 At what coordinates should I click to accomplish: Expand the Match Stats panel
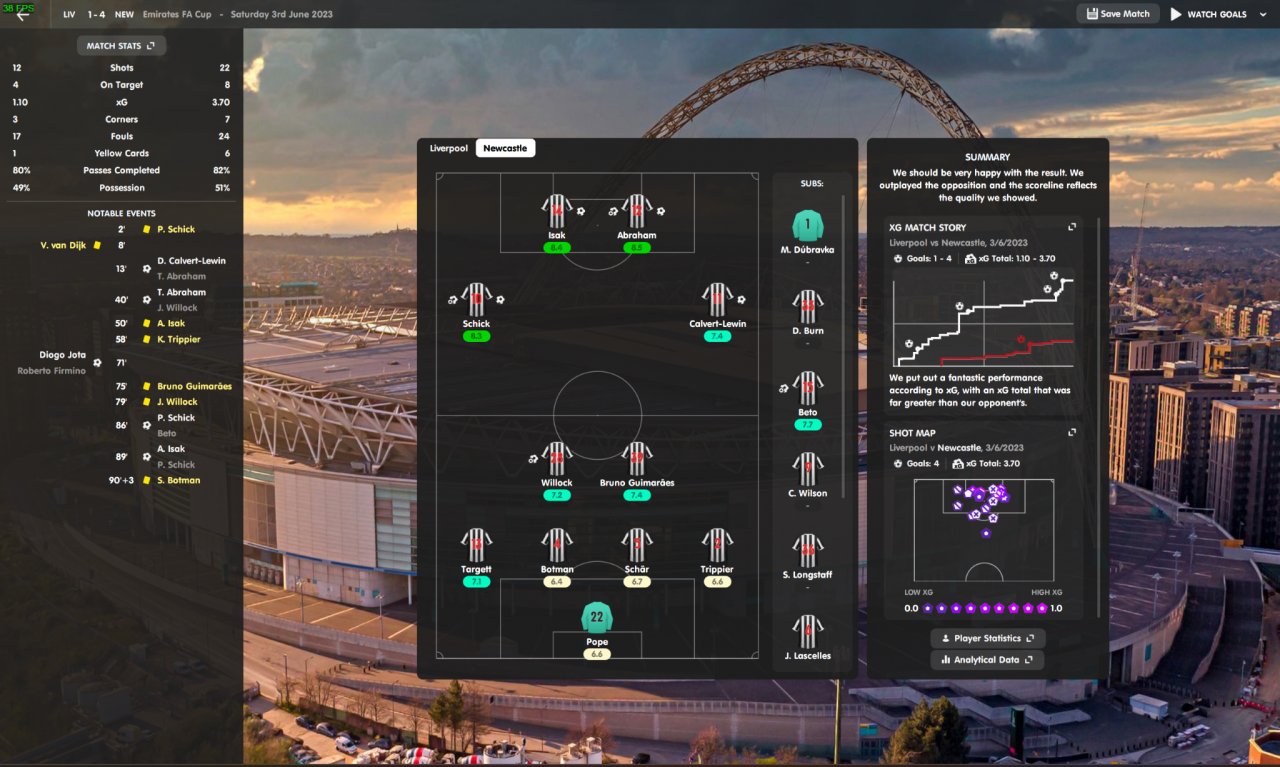point(121,45)
